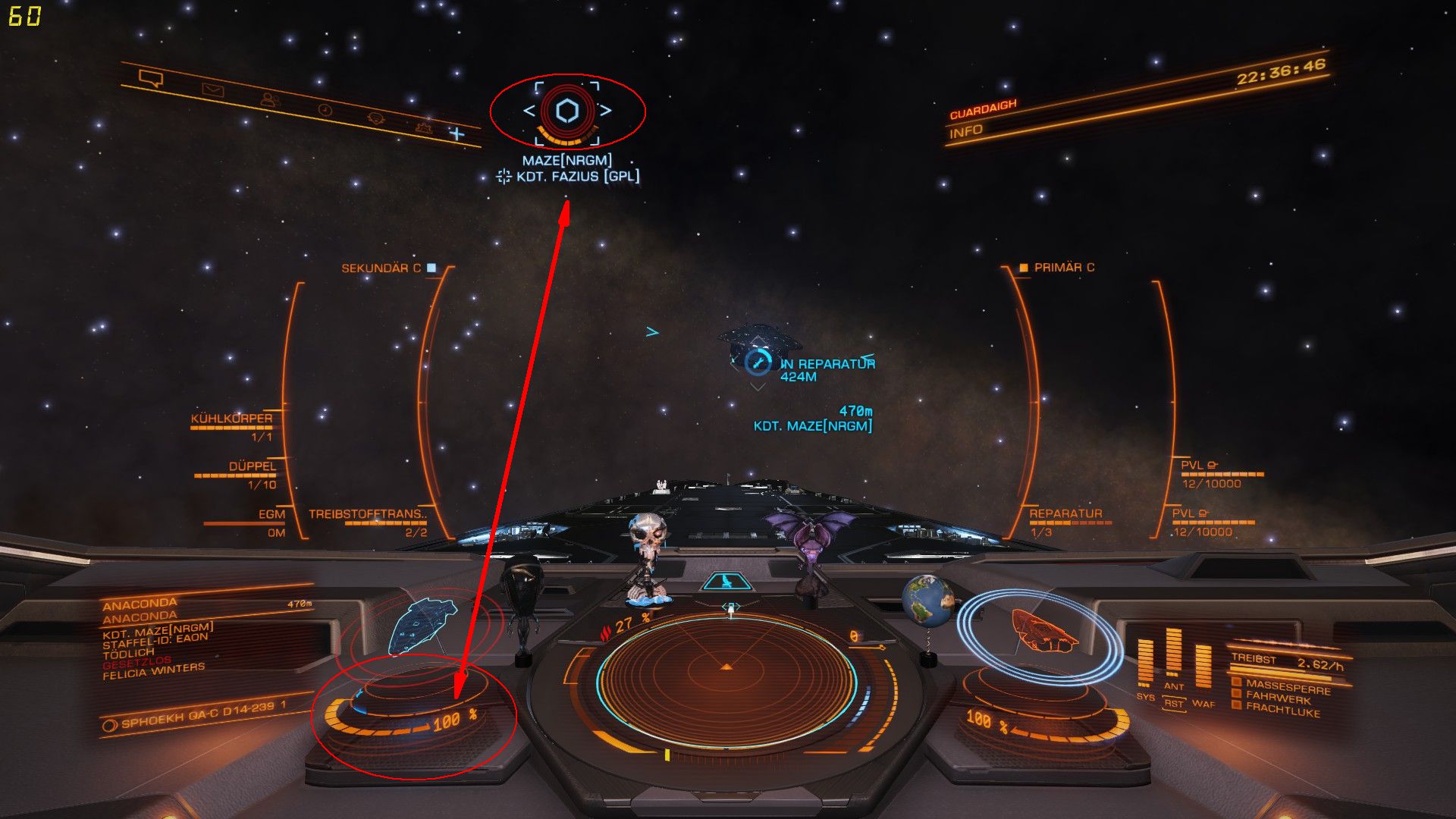
Task: Show the friends and wing list
Action: tap(268, 99)
